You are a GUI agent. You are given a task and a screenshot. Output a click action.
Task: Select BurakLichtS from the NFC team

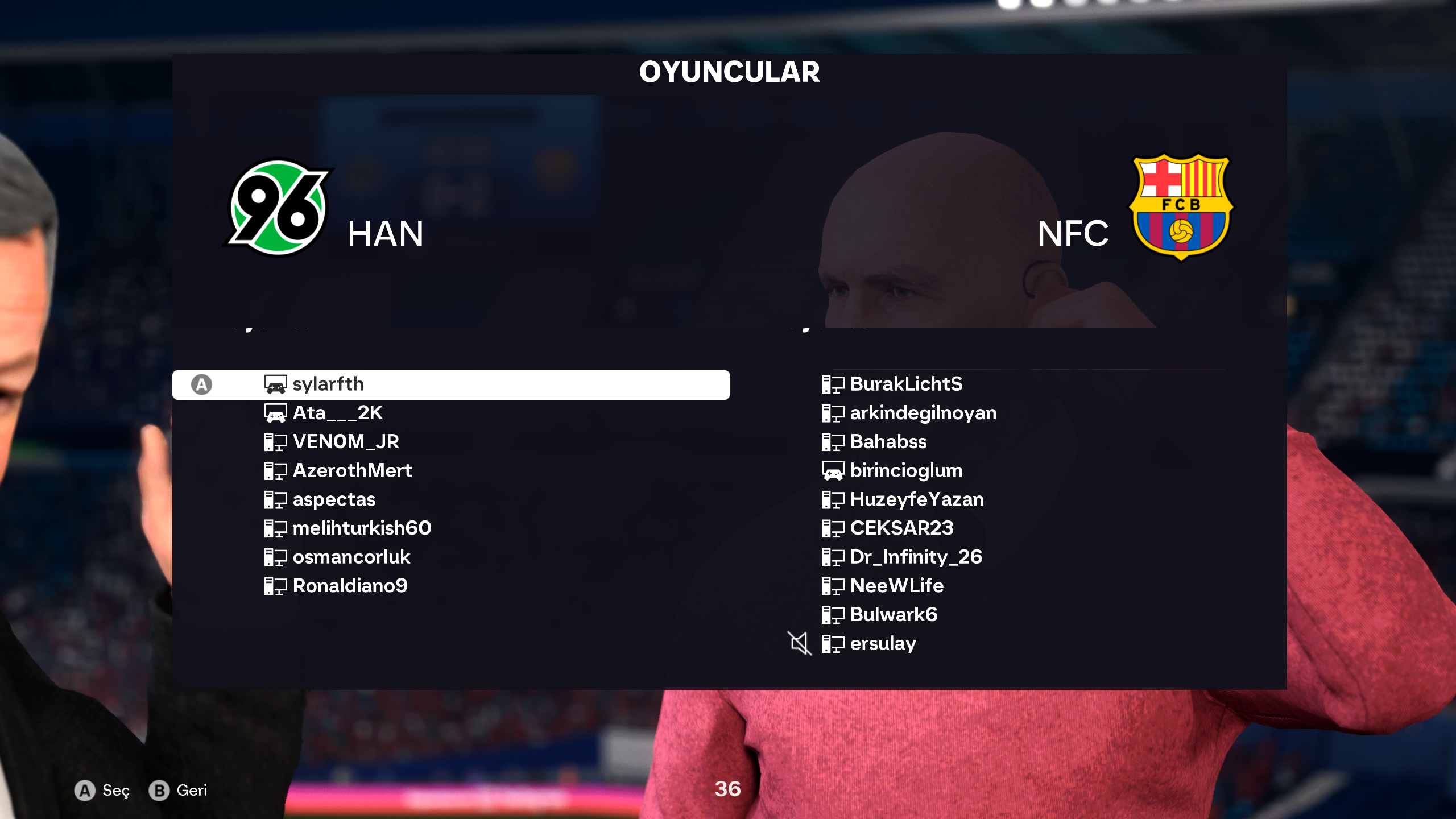click(x=906, y=384)
